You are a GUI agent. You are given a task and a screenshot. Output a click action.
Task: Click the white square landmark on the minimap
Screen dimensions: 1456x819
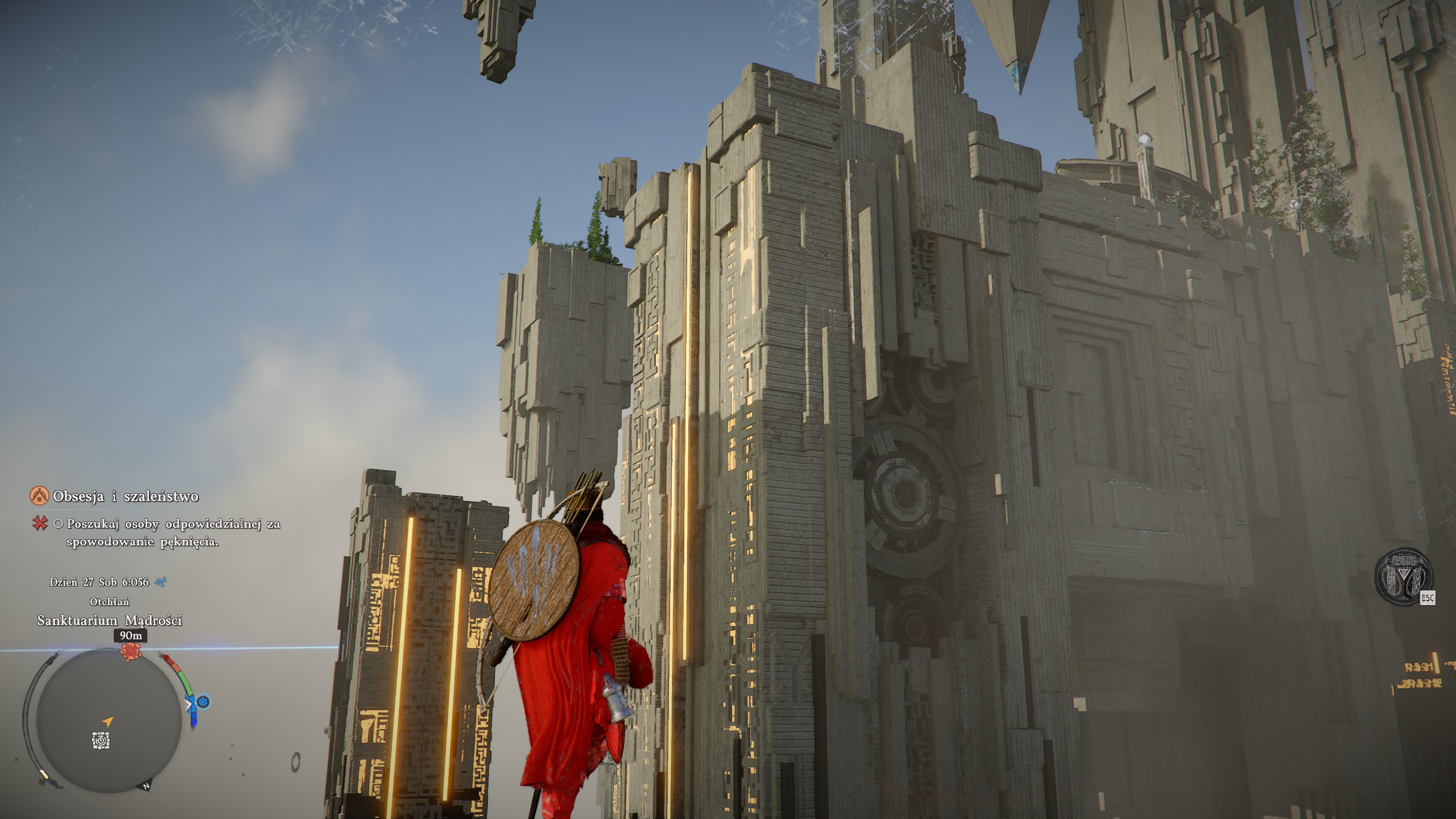click(x=101, y=741)
